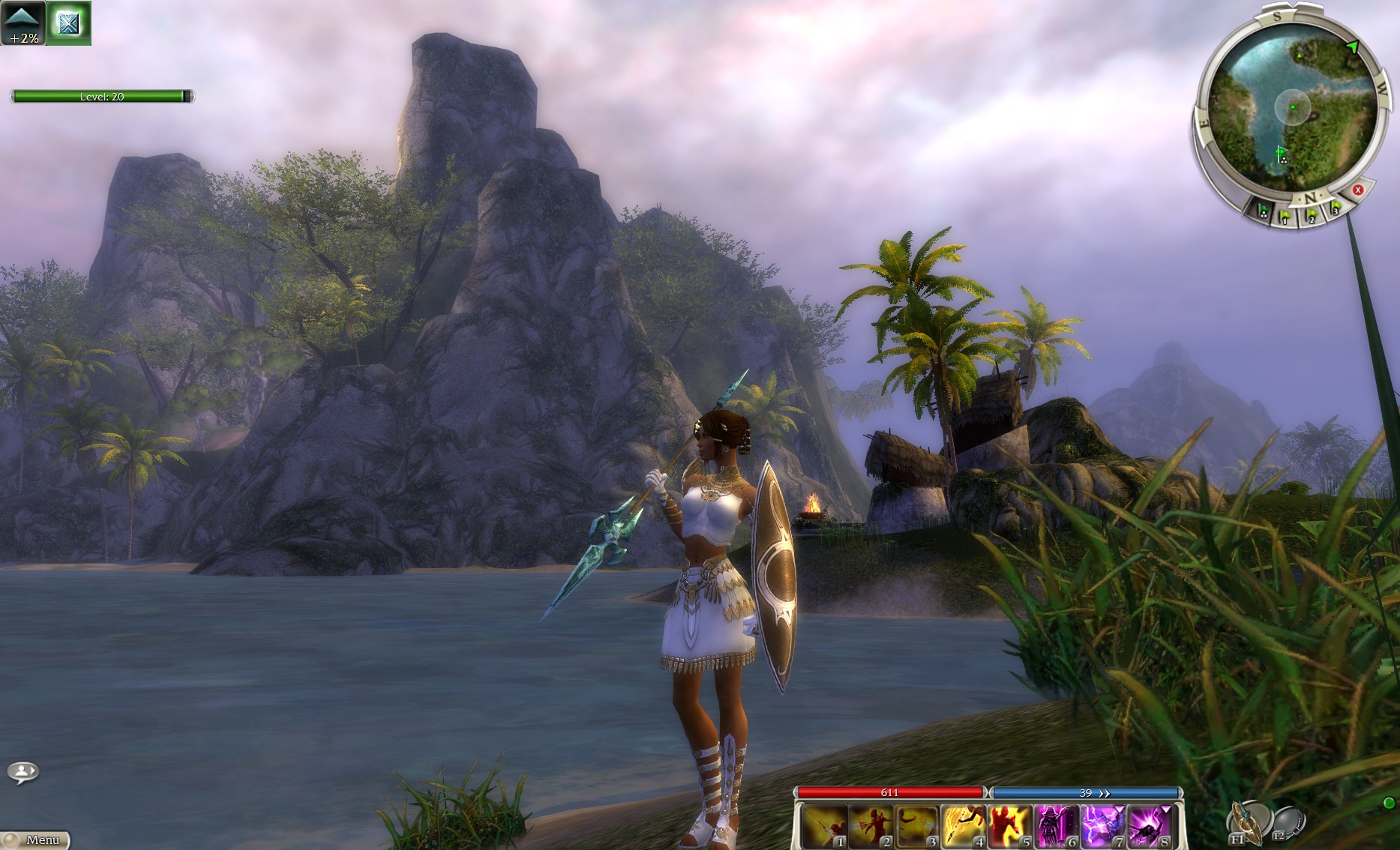Image resolution: width=1400 pixels, height=850 pixels.
Task: Select the all-heroes flag button on compass
Action: (x=1264, y=212)
